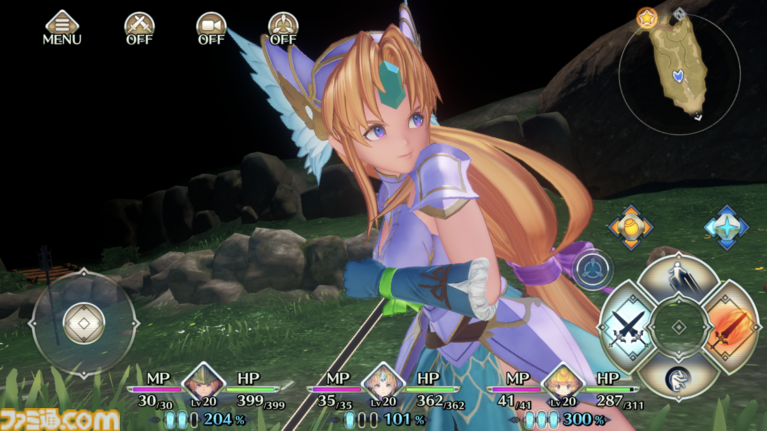Use the crouching figure dodge button
This screenshot has height=431, width=767.
click(680, 377)
